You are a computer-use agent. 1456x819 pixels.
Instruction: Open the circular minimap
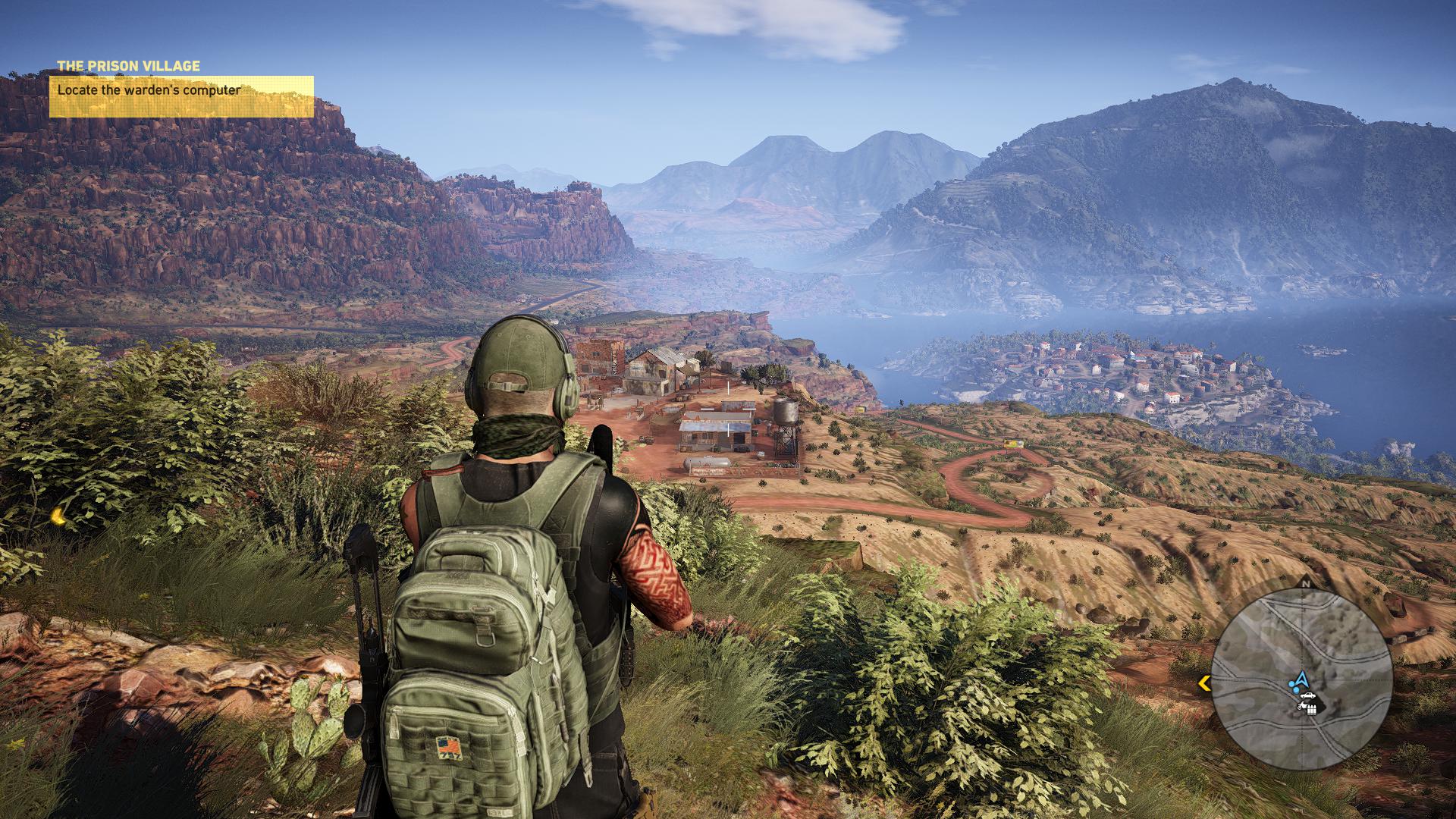point(1301,679)
